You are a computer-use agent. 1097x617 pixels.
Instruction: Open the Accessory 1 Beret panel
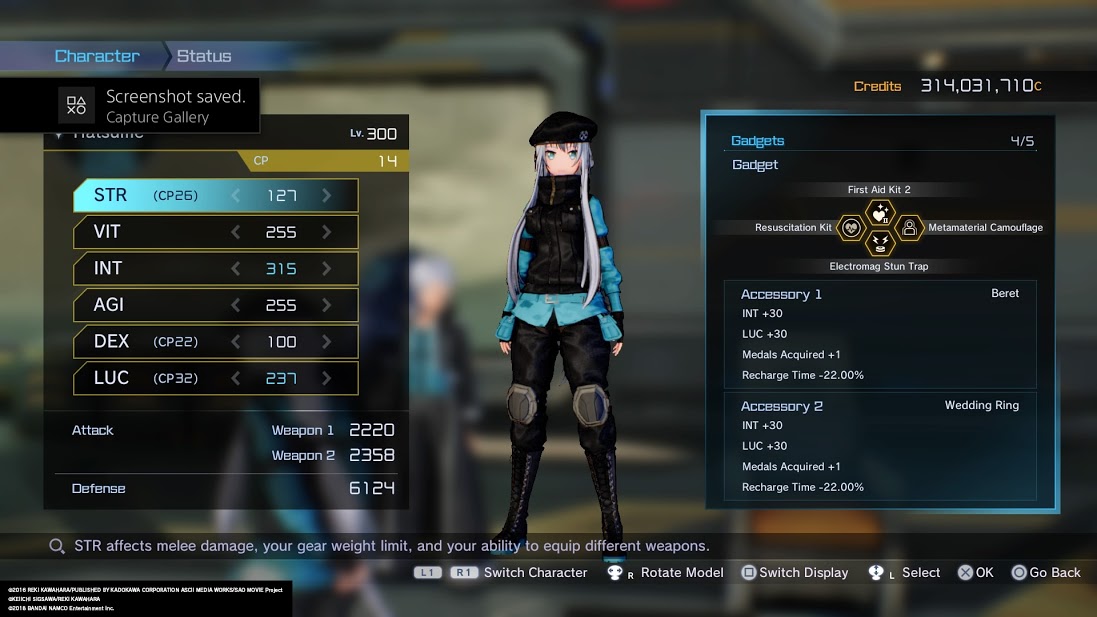[879, 334]
